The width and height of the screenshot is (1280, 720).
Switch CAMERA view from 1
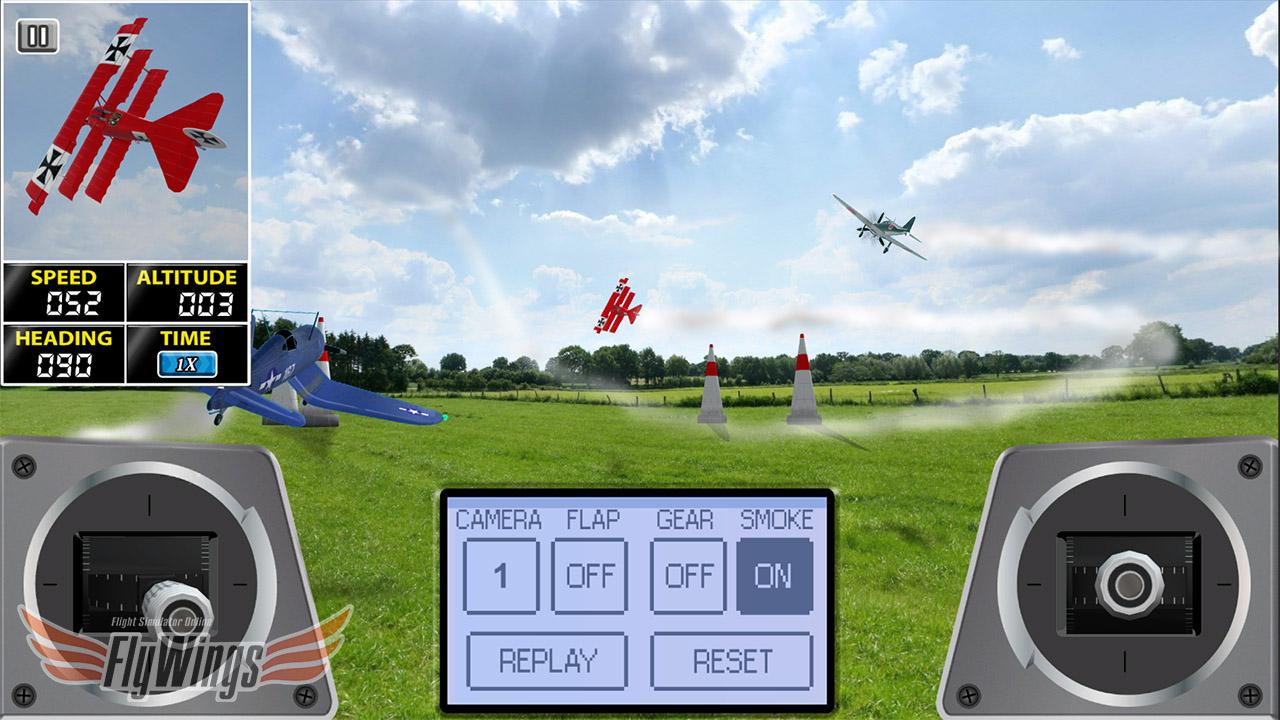click(501, 575)
